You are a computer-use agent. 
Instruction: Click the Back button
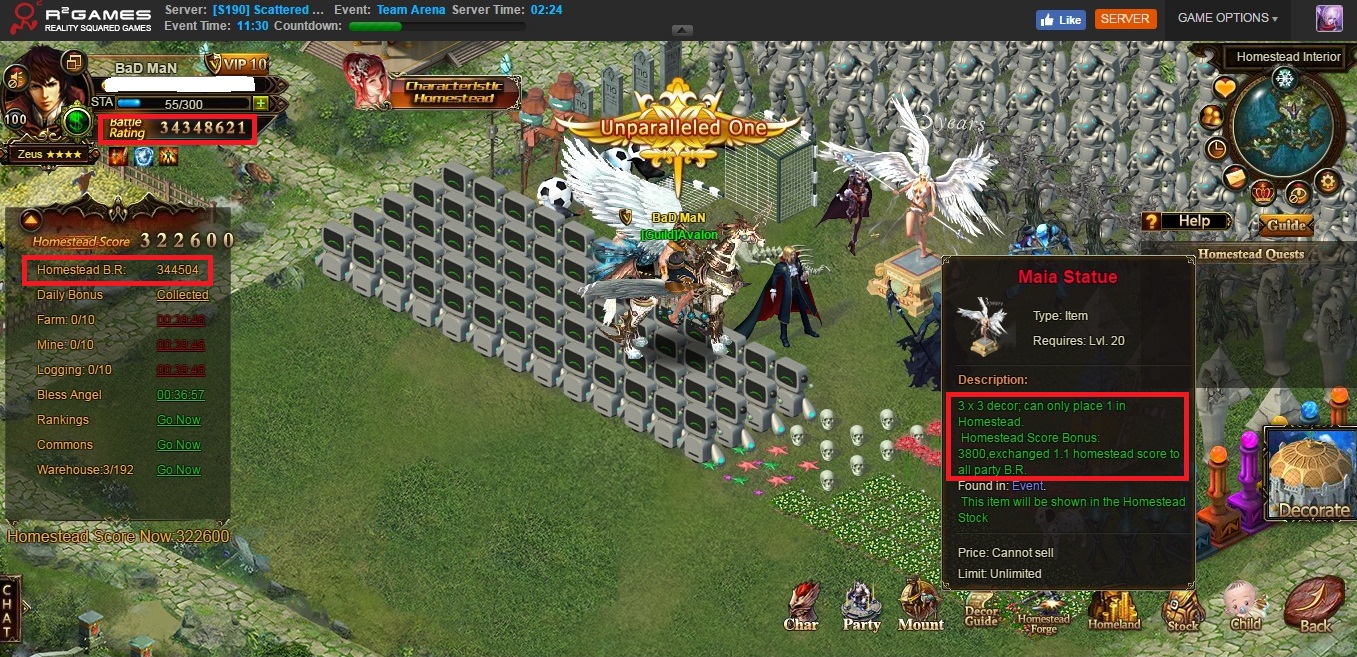(1314, 606)
